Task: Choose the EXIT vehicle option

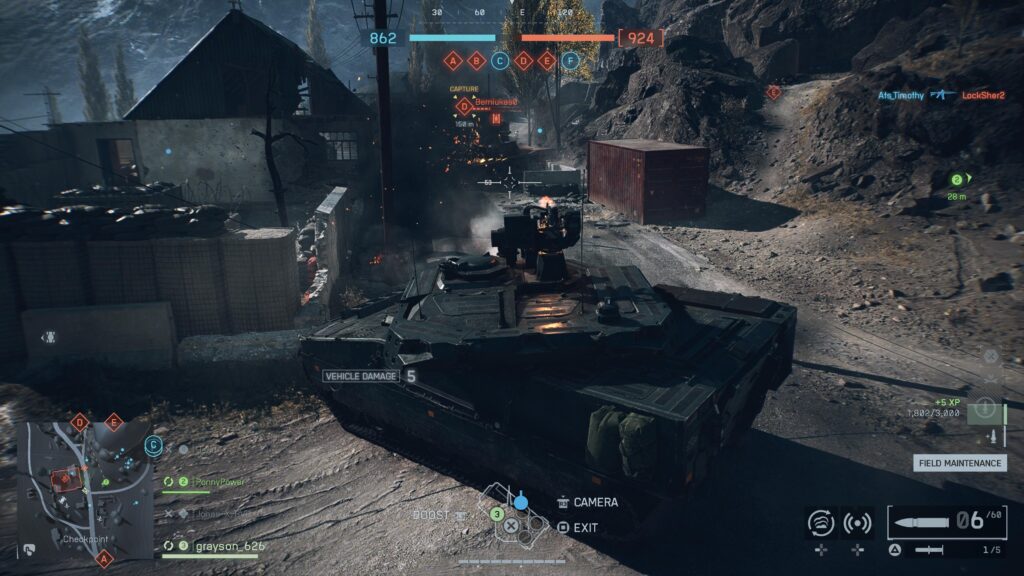Action: coord(586,527)
